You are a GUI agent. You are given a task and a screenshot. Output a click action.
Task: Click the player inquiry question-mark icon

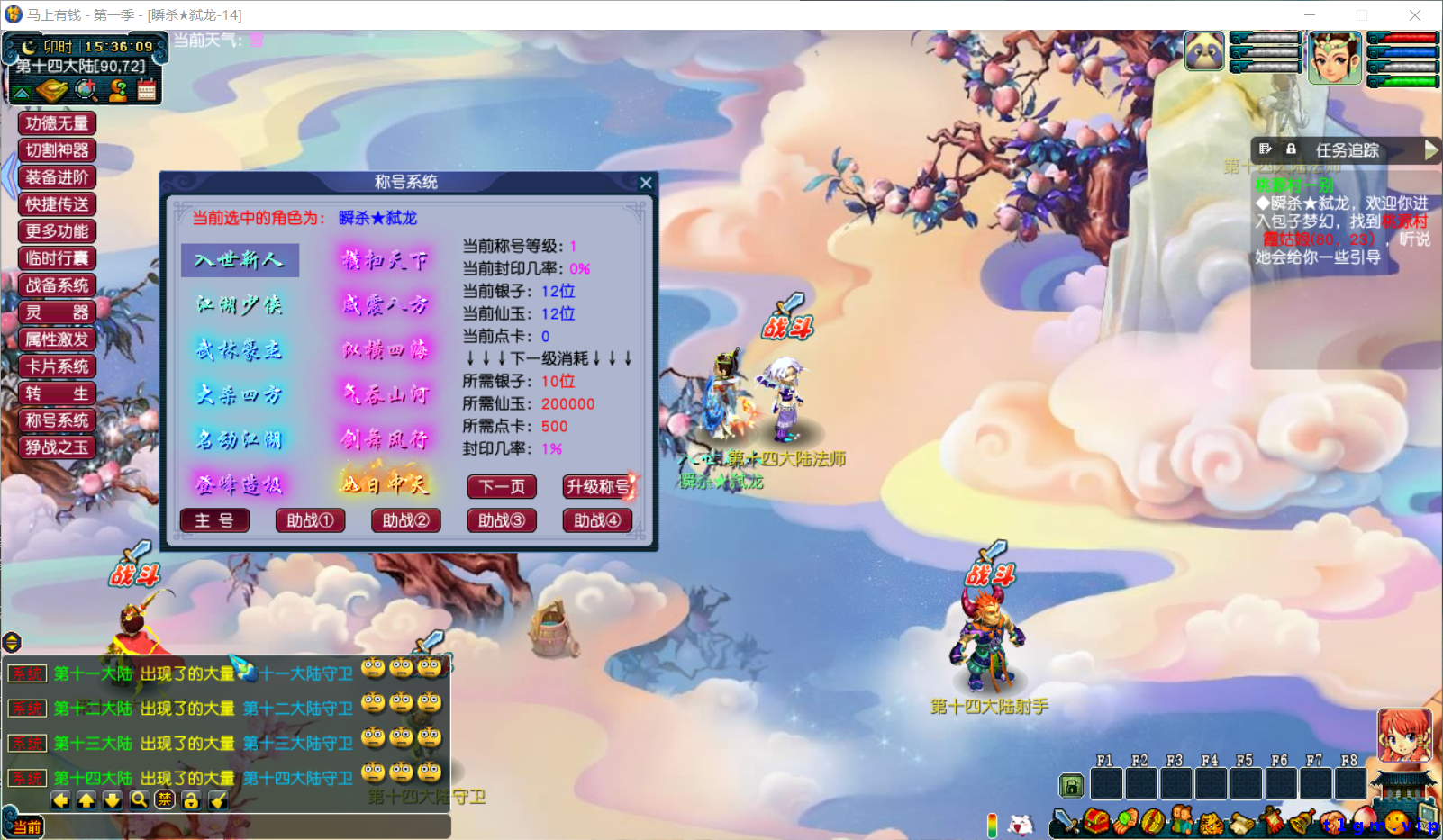tap(115, 90)
